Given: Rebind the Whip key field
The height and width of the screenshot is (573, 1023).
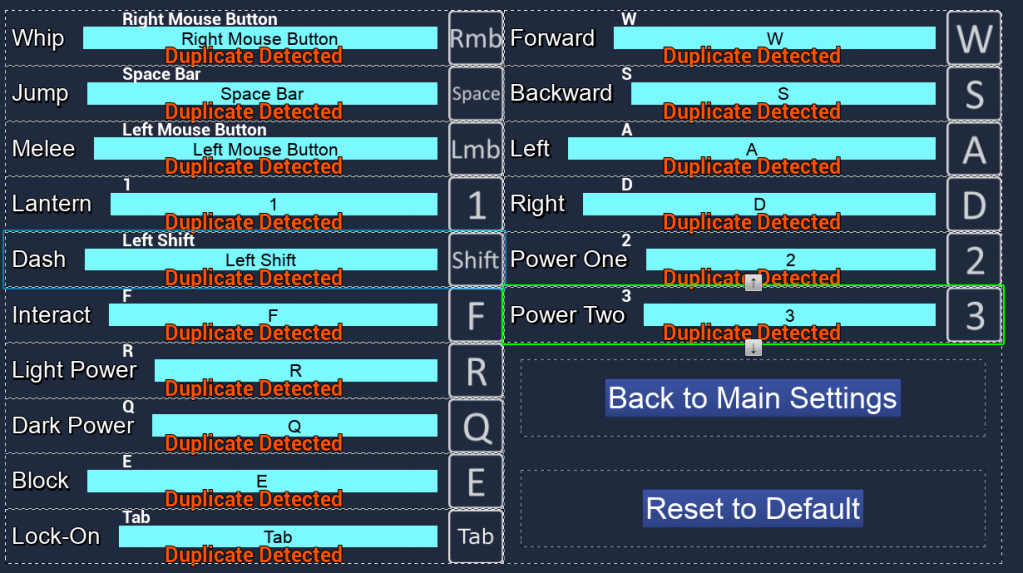Looking at the screenshot, I should (260, 39).
